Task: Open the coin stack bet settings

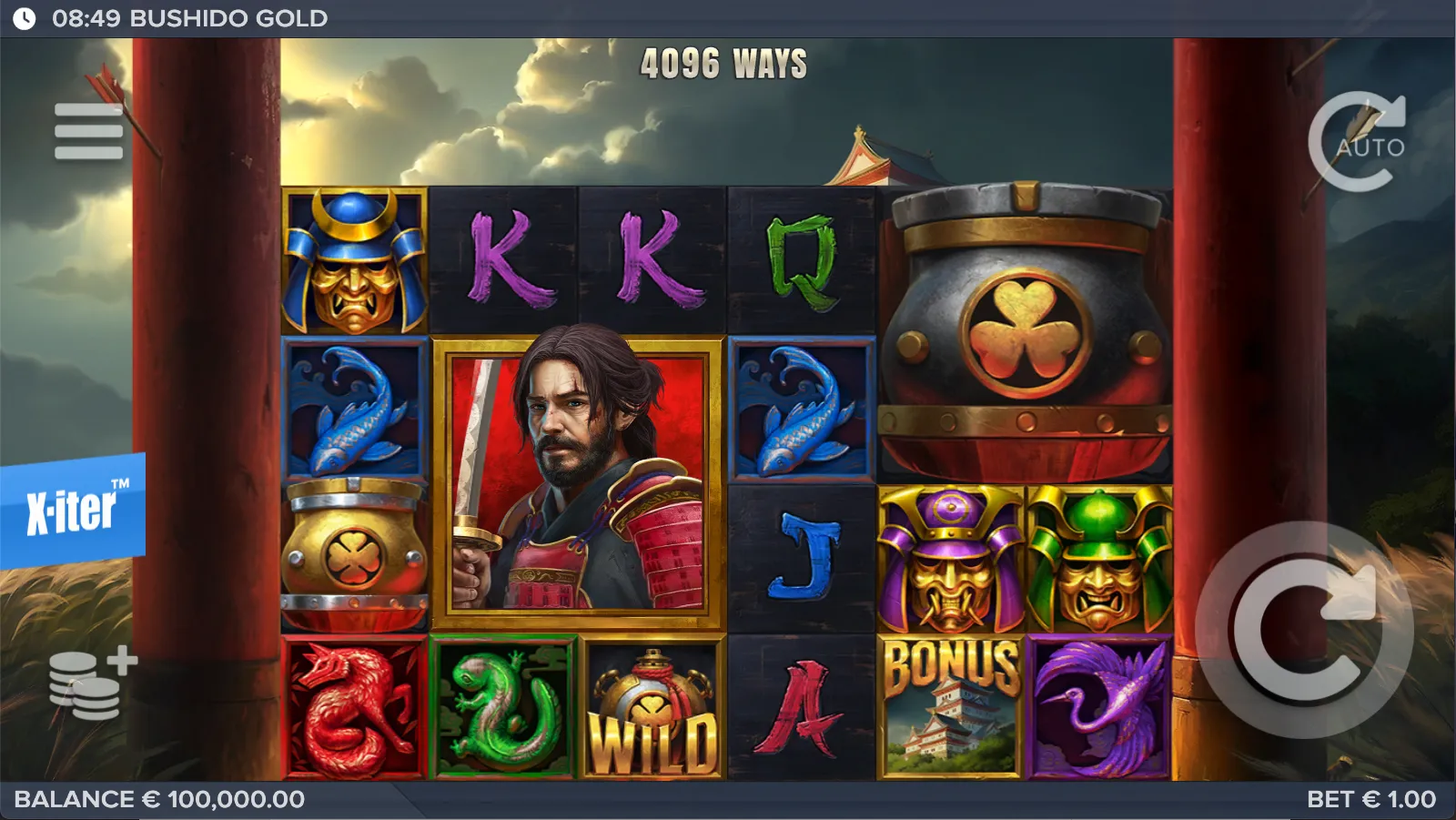Action: click(x=92, y=685)
